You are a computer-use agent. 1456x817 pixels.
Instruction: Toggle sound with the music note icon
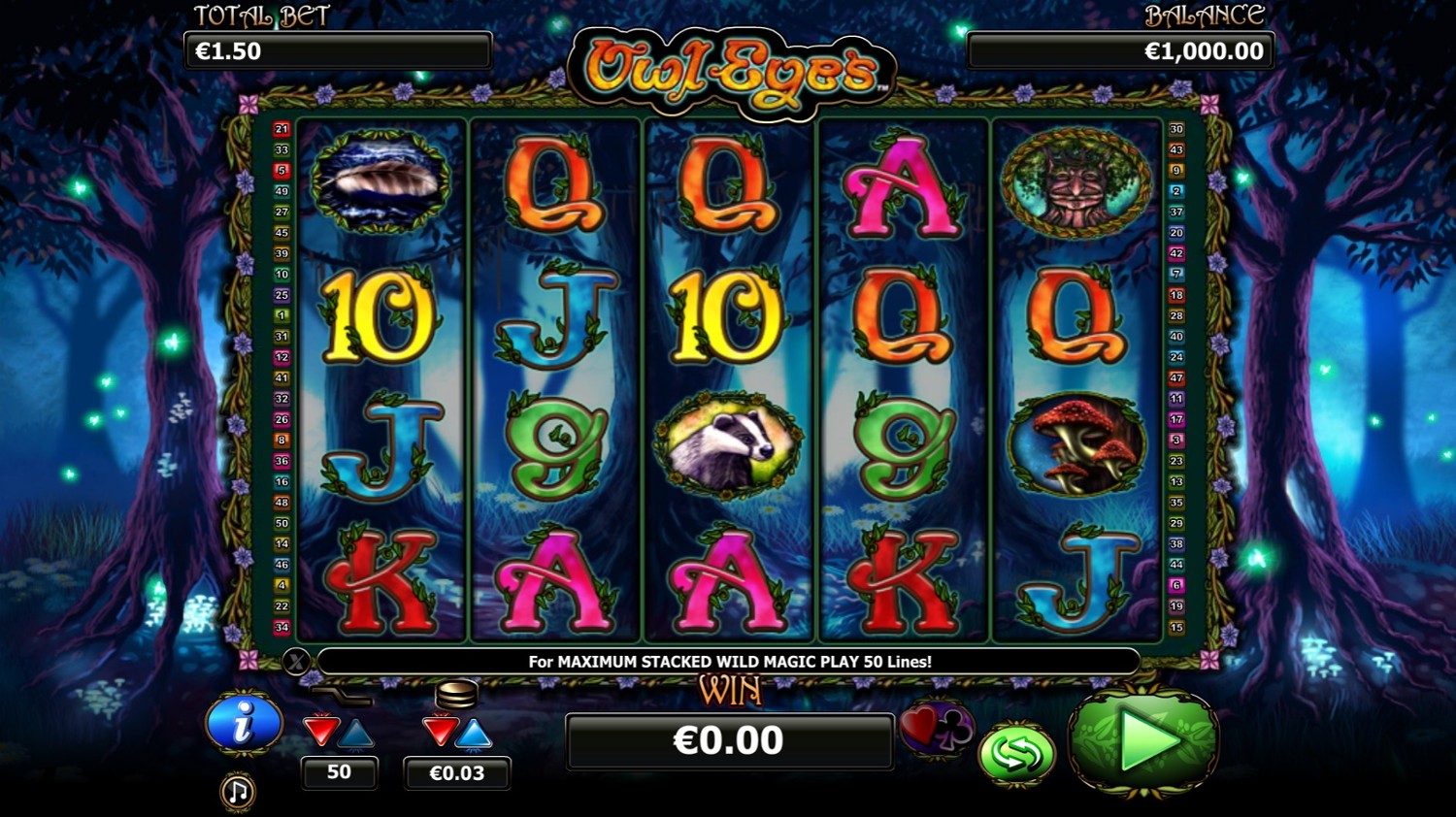[x=238, y=792]
